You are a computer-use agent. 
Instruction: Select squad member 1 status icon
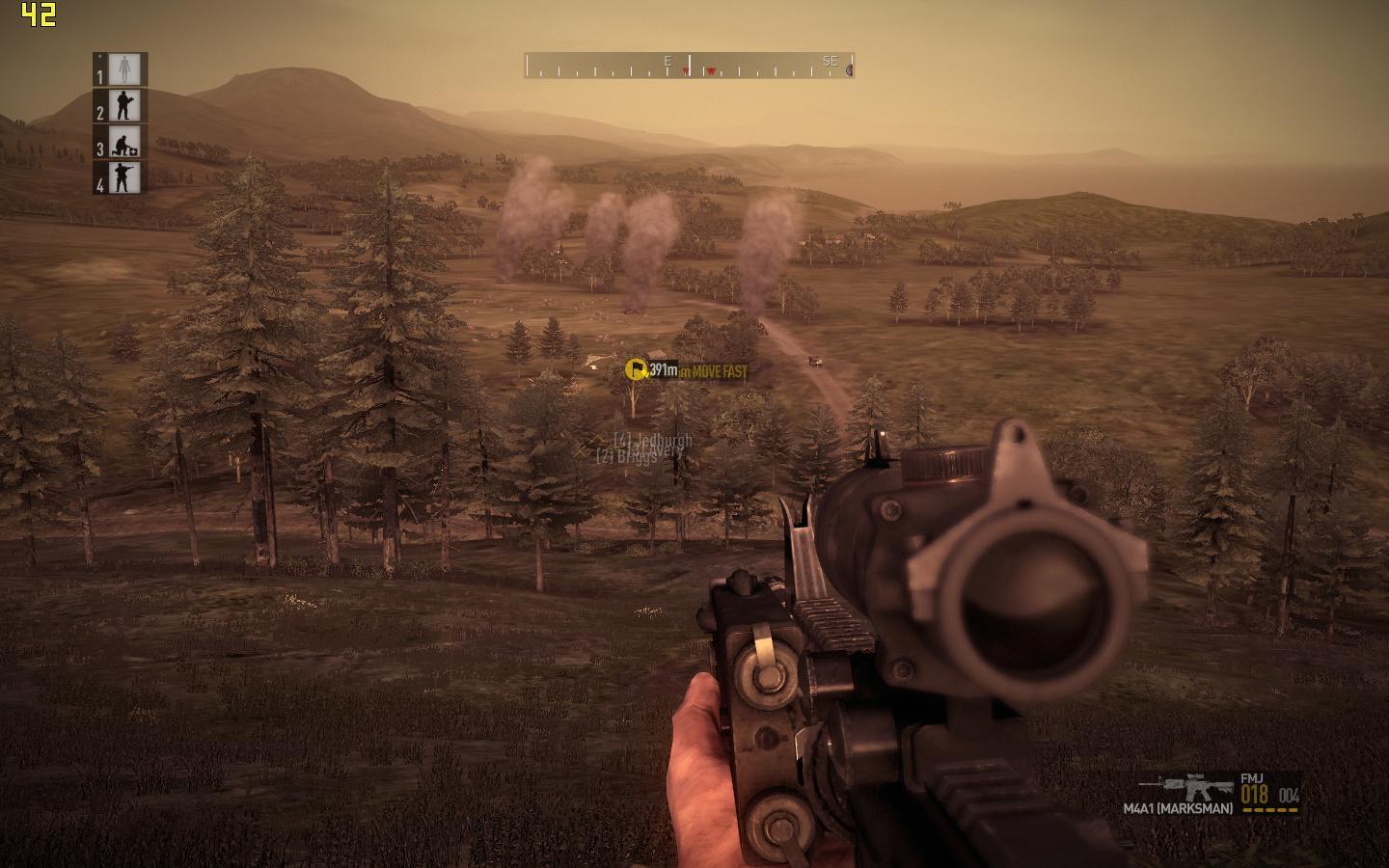(x=124, y=68)
